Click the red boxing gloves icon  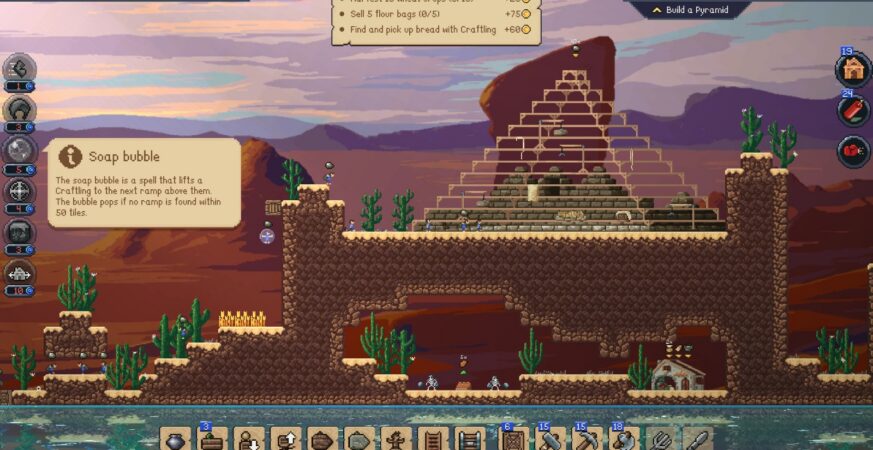[853, 152]
